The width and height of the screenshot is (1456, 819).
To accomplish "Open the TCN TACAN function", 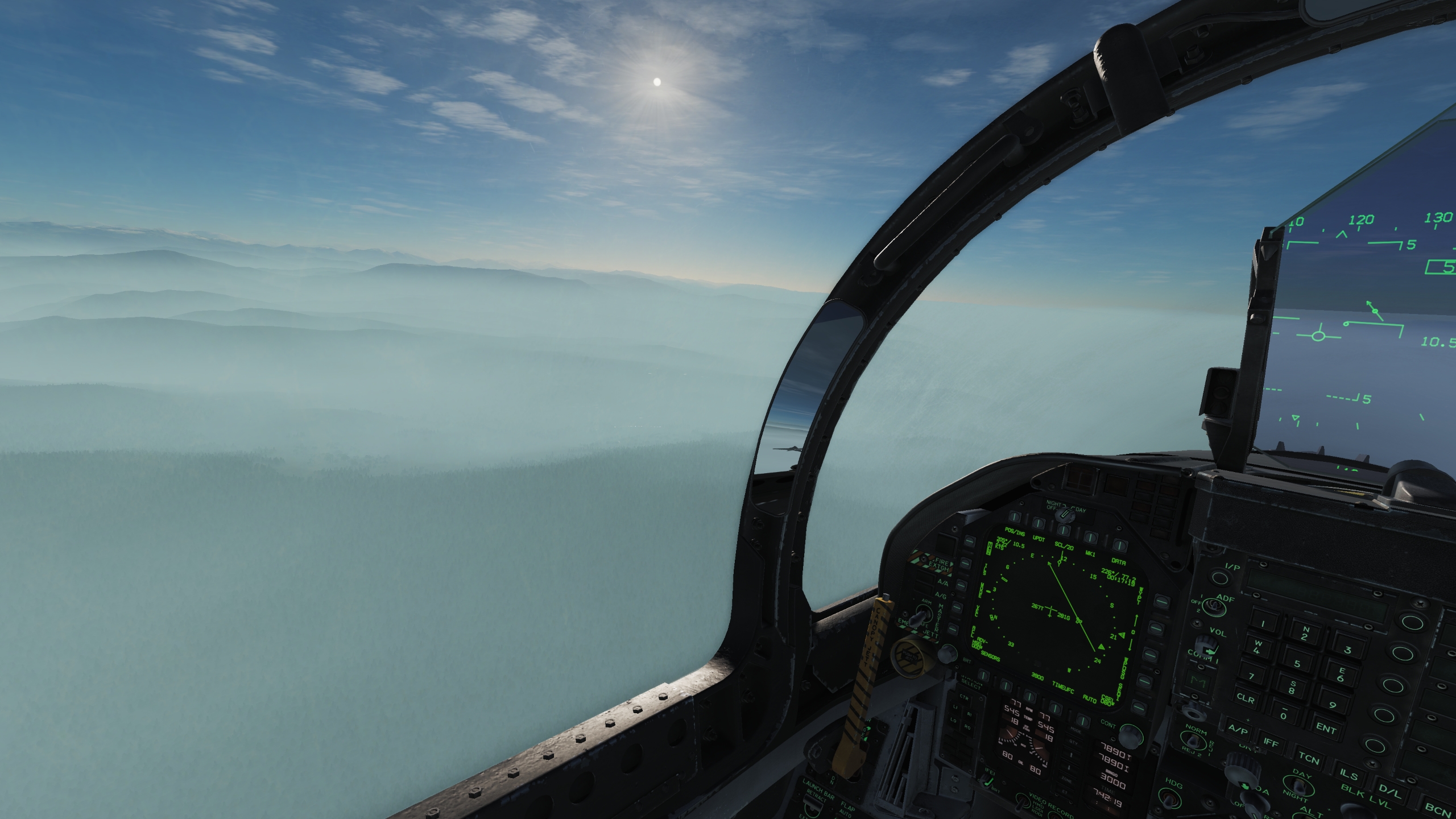I will click(x=1309, y=759).
